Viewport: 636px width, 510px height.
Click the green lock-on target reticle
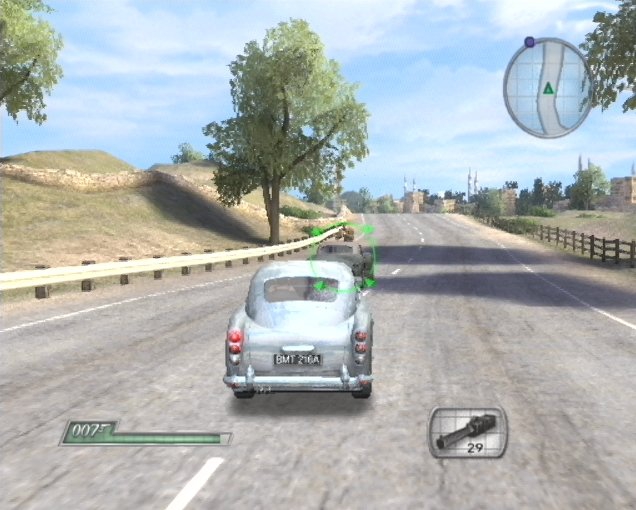click(x=341, y=259)
